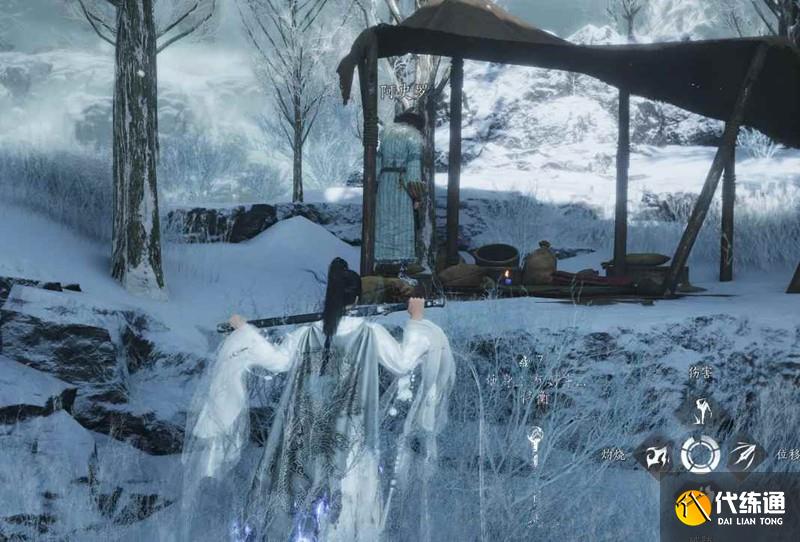Click the central segmented ring icon
Screen dimensions: 800x542
[700, 455]
